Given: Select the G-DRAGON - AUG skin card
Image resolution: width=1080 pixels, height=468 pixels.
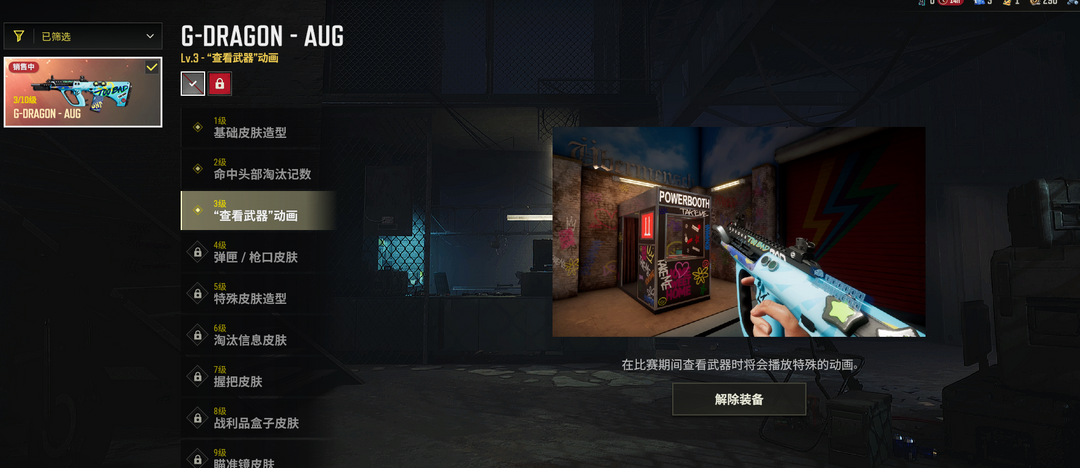Looking at the screenshot, I should point(83,93).
